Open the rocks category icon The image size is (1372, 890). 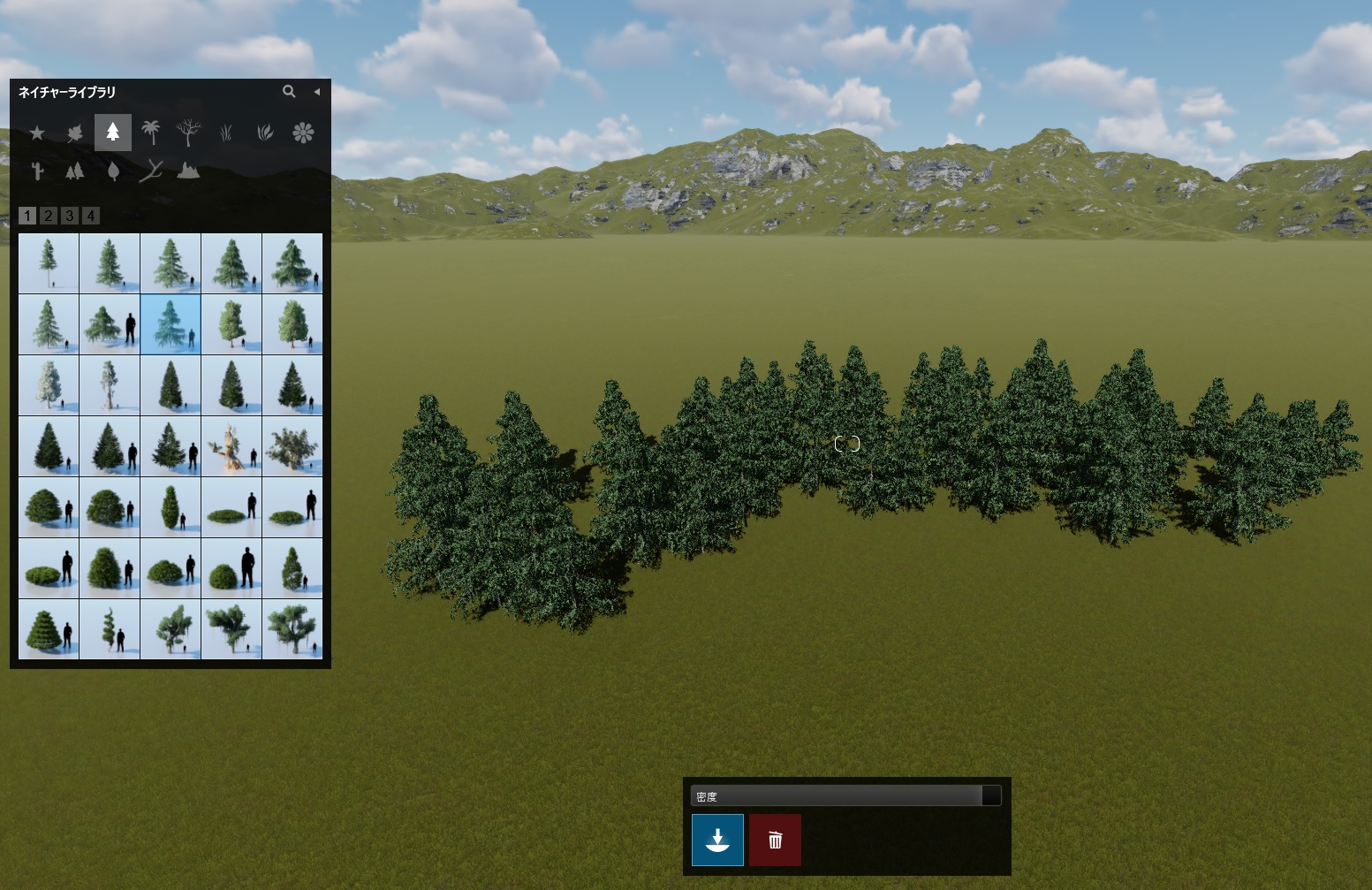point(188,171)
